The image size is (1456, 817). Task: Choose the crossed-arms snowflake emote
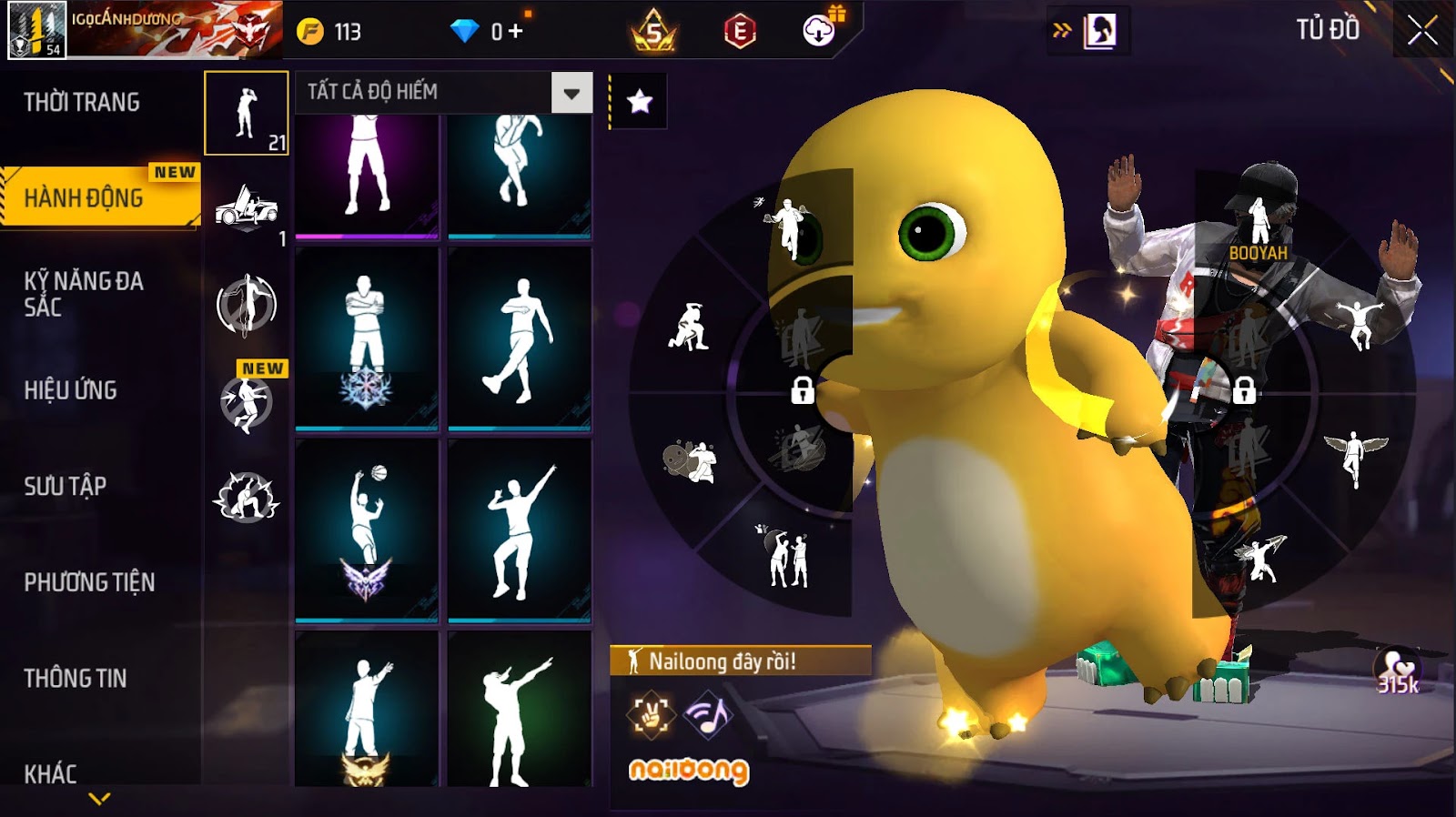(367, 338)
